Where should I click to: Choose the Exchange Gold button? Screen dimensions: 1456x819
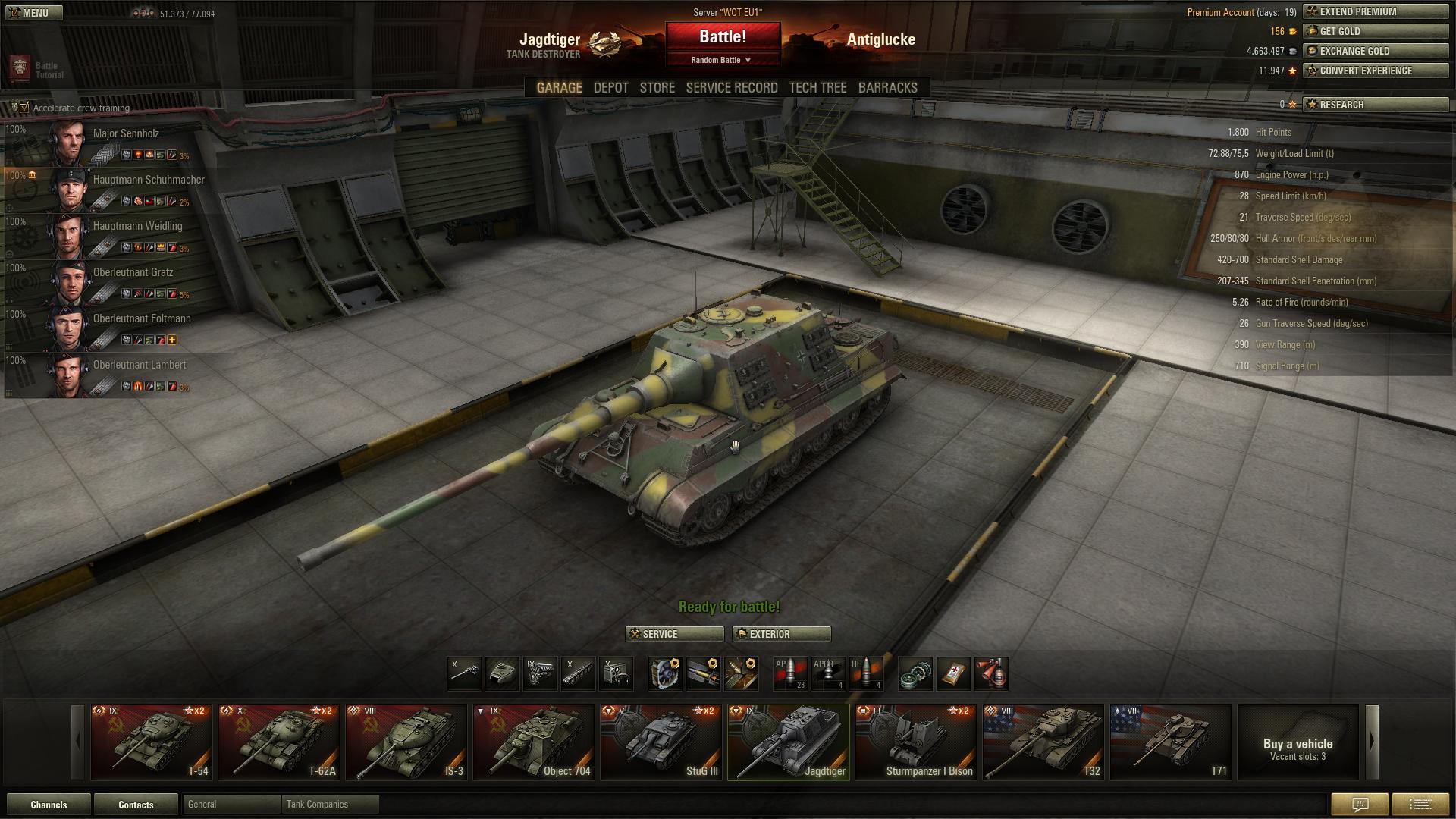pos(1375,51)
